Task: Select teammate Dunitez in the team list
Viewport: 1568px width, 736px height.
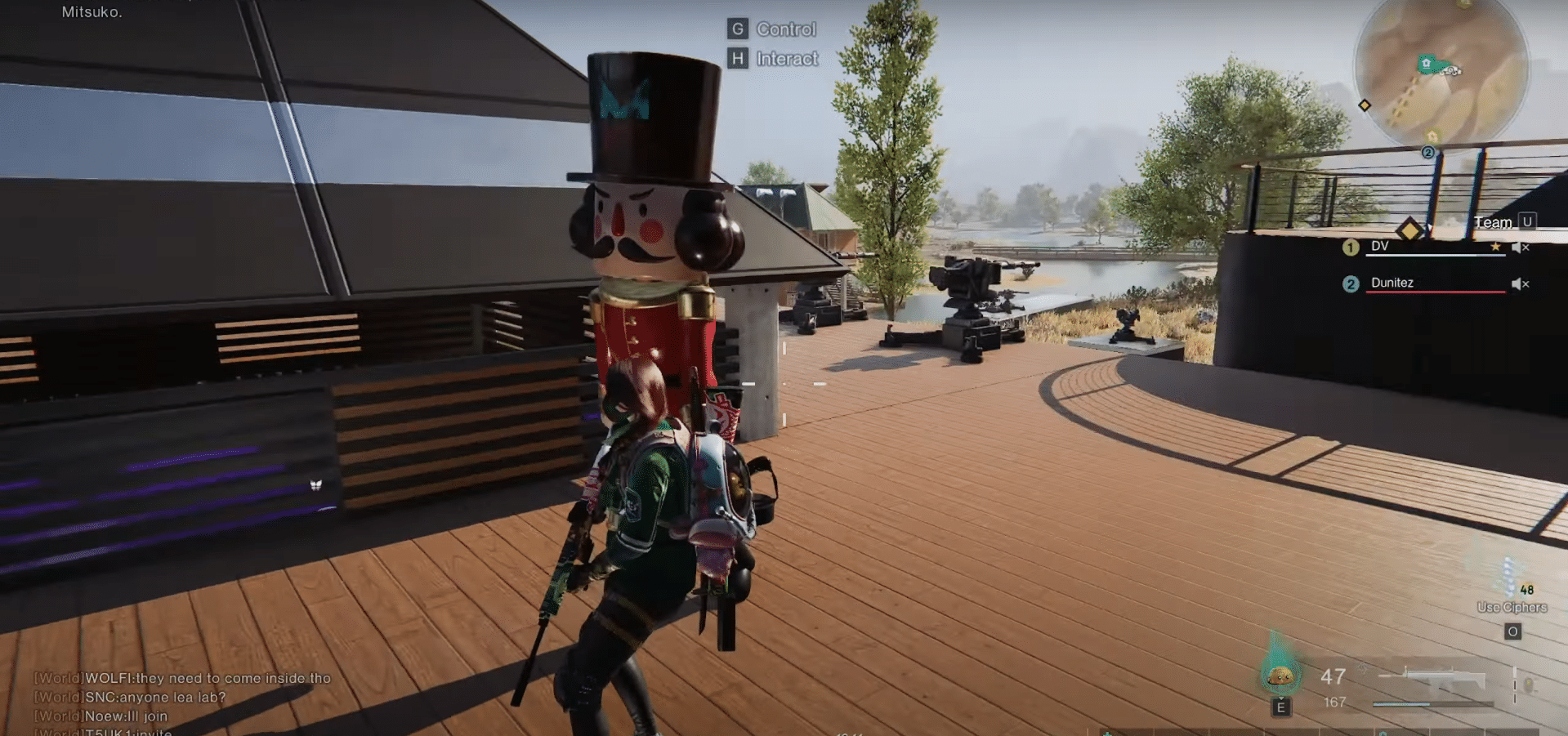Action: click(x=1392, y=283)
